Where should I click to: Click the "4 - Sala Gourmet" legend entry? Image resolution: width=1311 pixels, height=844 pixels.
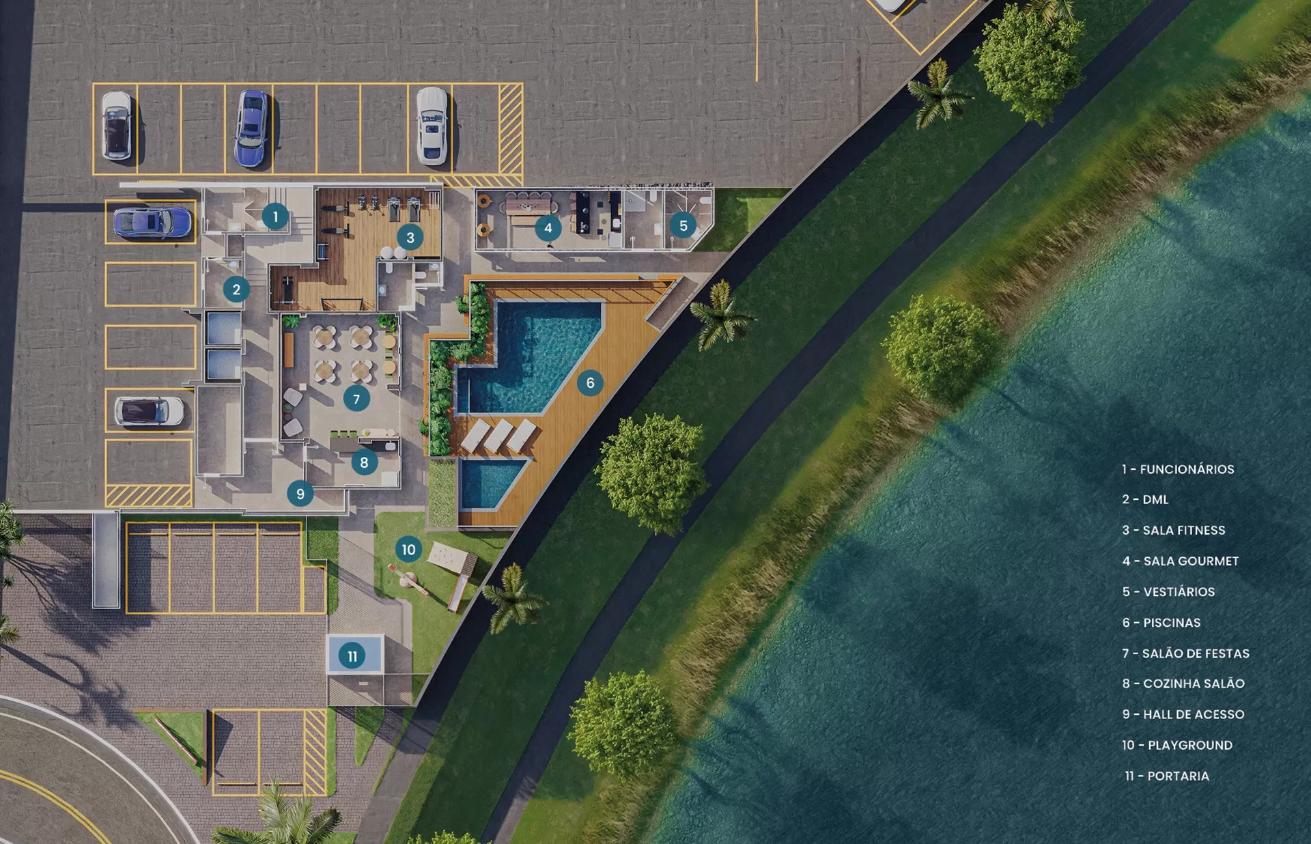(x=1179, y=561)
